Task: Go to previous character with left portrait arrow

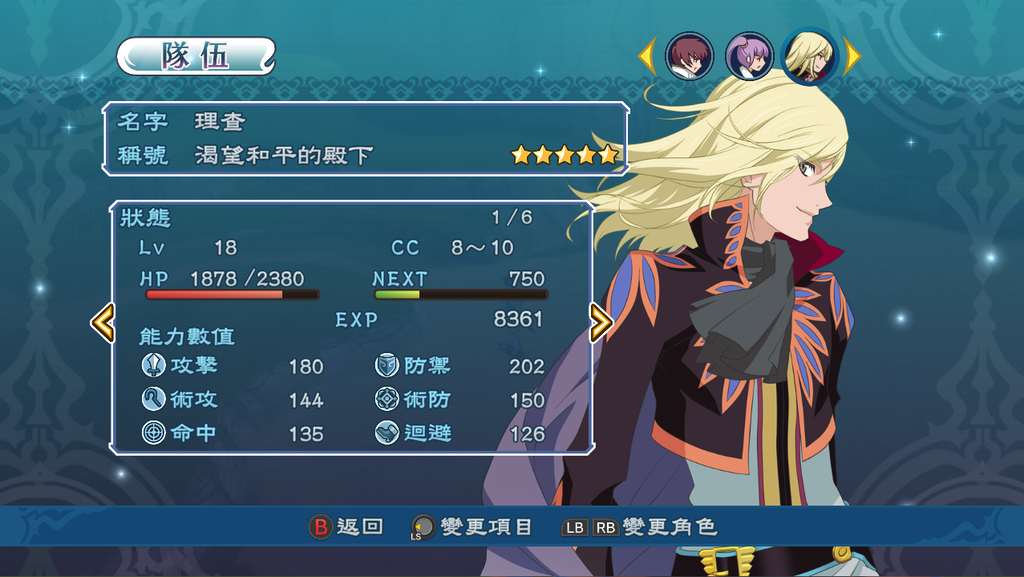Action: click(647, 56)
